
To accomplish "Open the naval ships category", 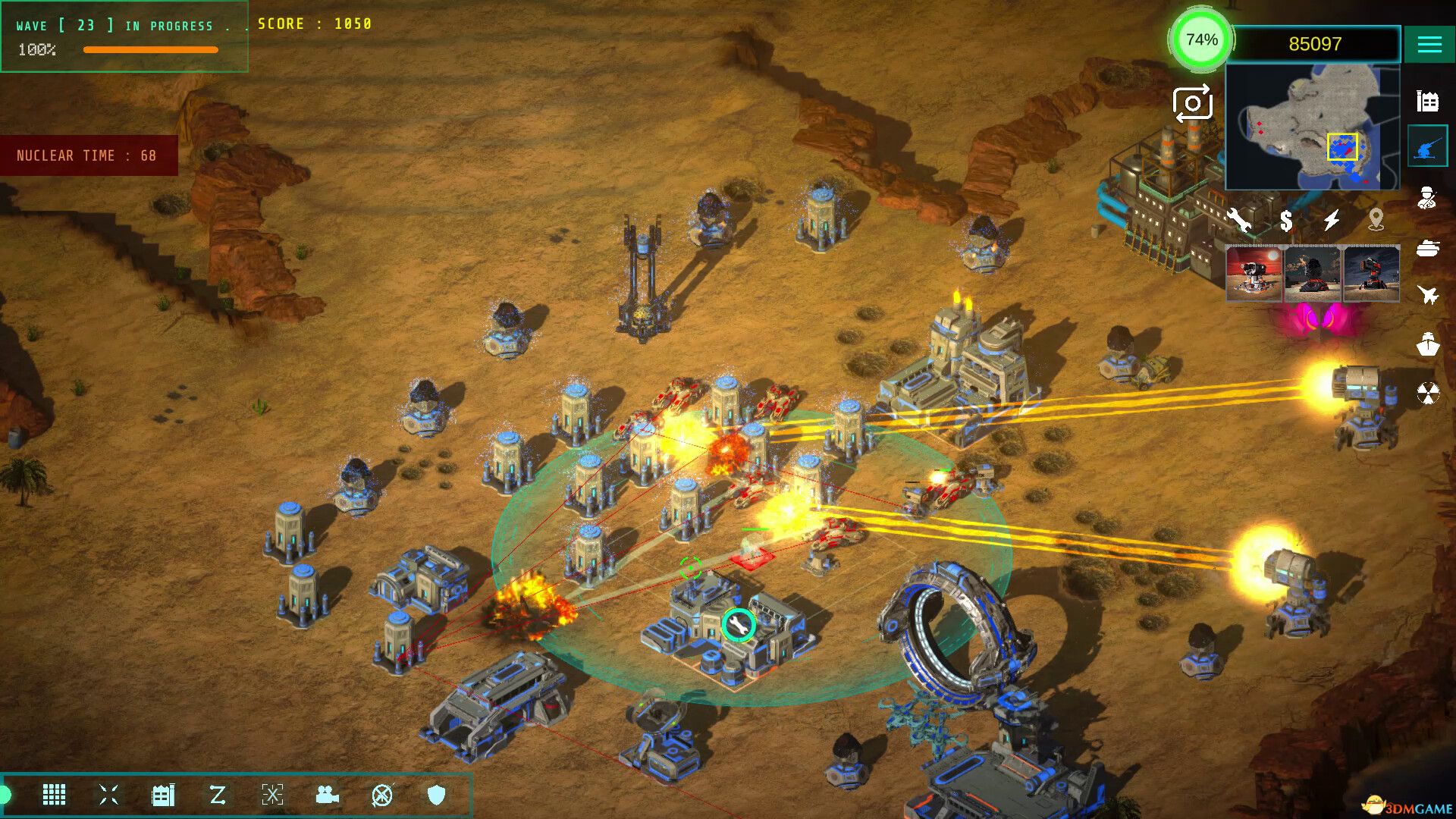I will tap(1427, 344).
